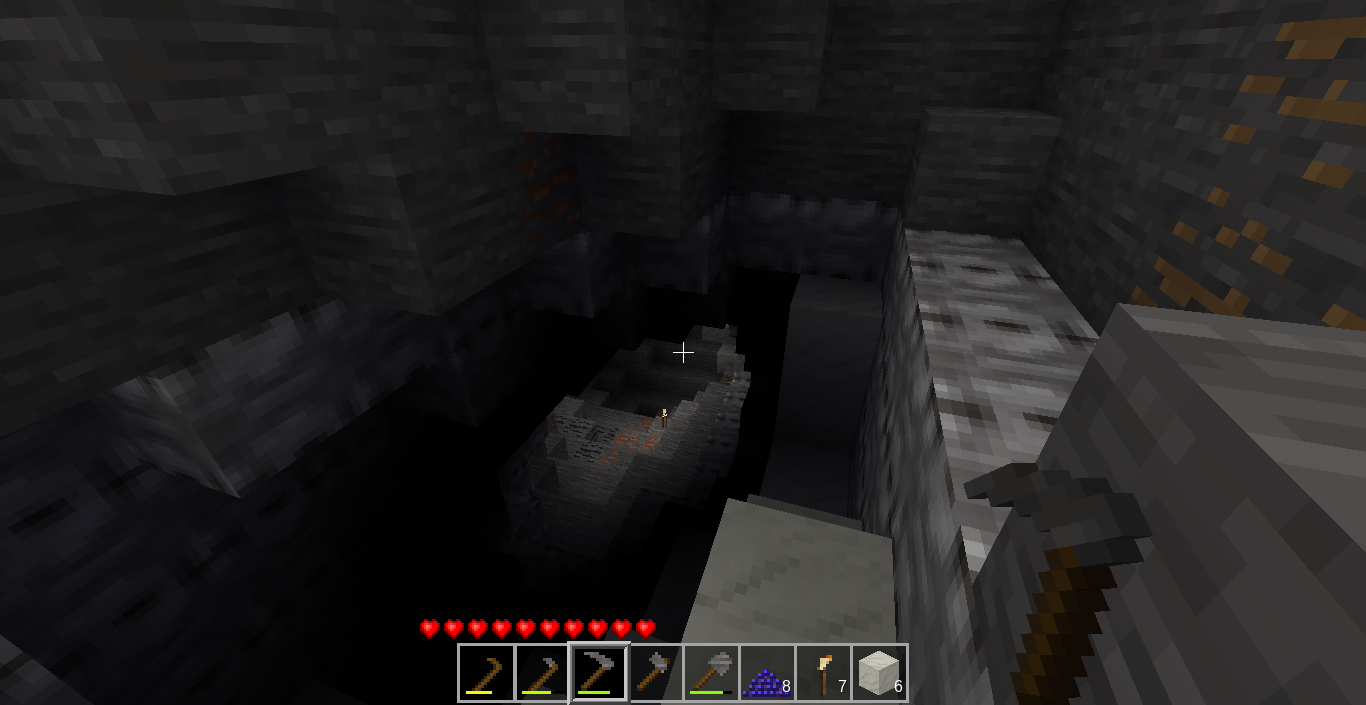Click the currently highlighted pickaxe slot
Viewport: 1366px width, 705px height.
pyautogui.click(x=599, y=673)
